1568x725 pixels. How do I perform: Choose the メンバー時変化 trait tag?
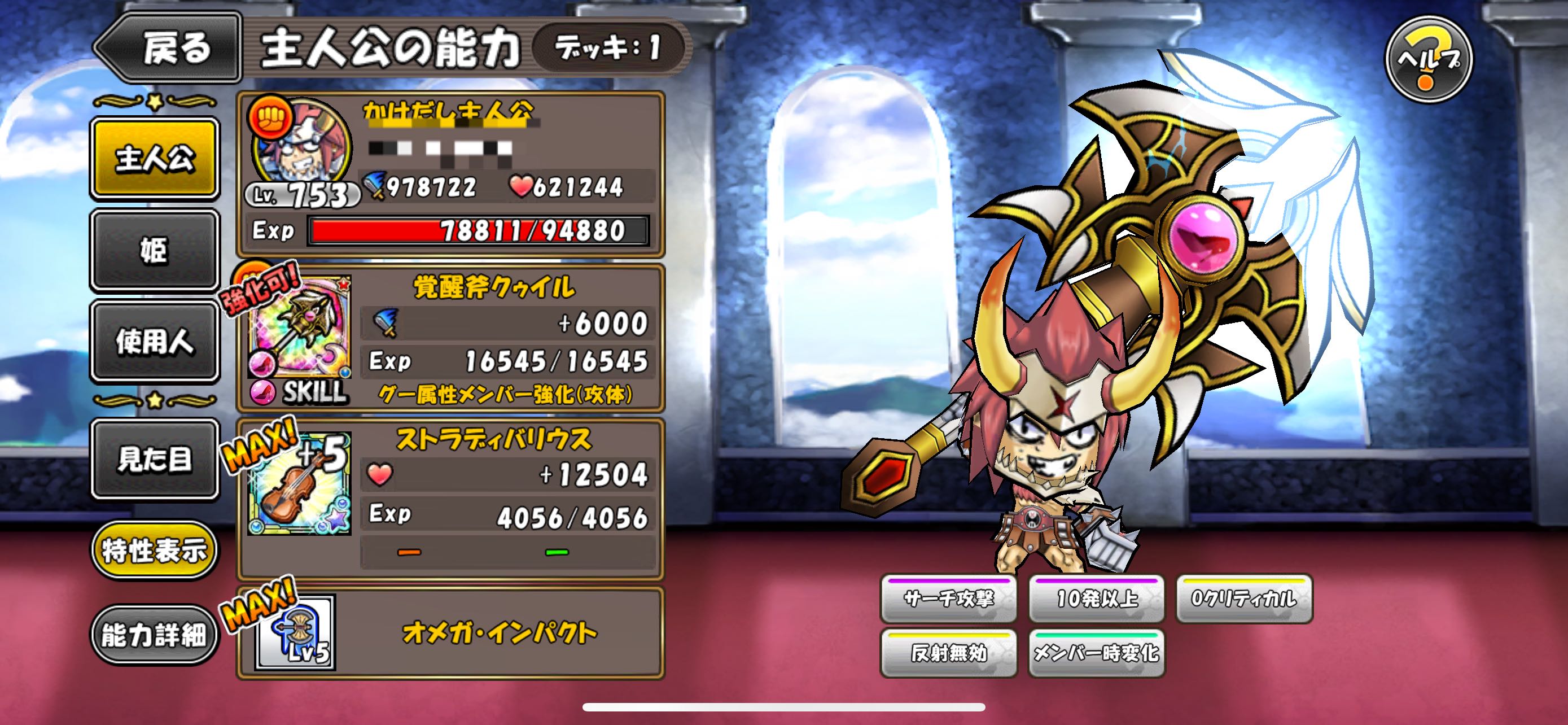tap(1097, 653)
